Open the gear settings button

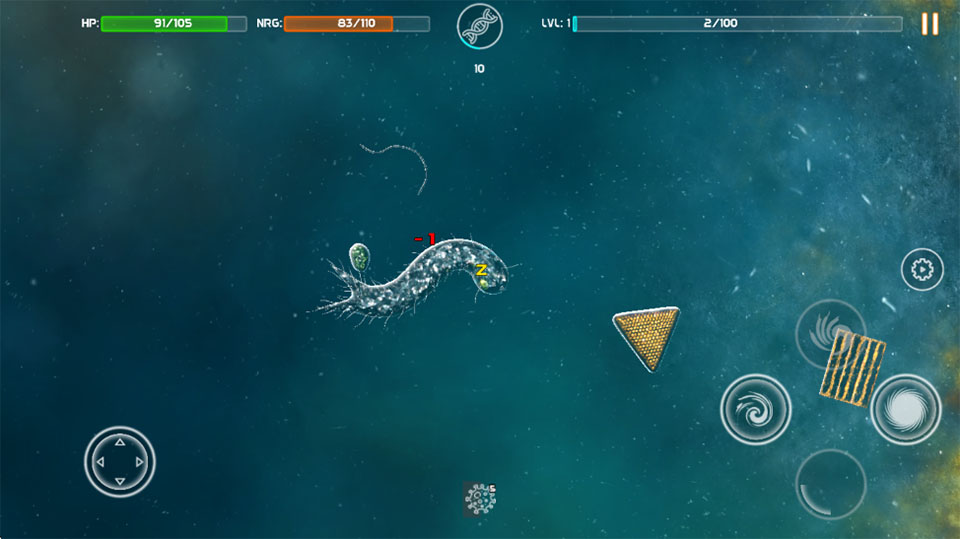922,269
